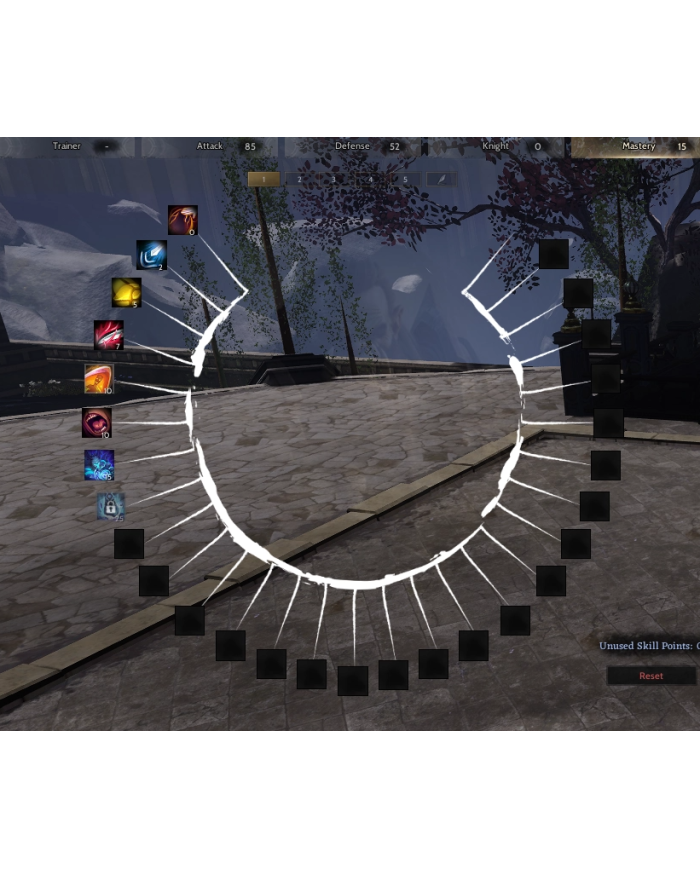This screenshot has height=869, width=700.
Task: Switch to the Attack skill tab
Action: (210, 146)
